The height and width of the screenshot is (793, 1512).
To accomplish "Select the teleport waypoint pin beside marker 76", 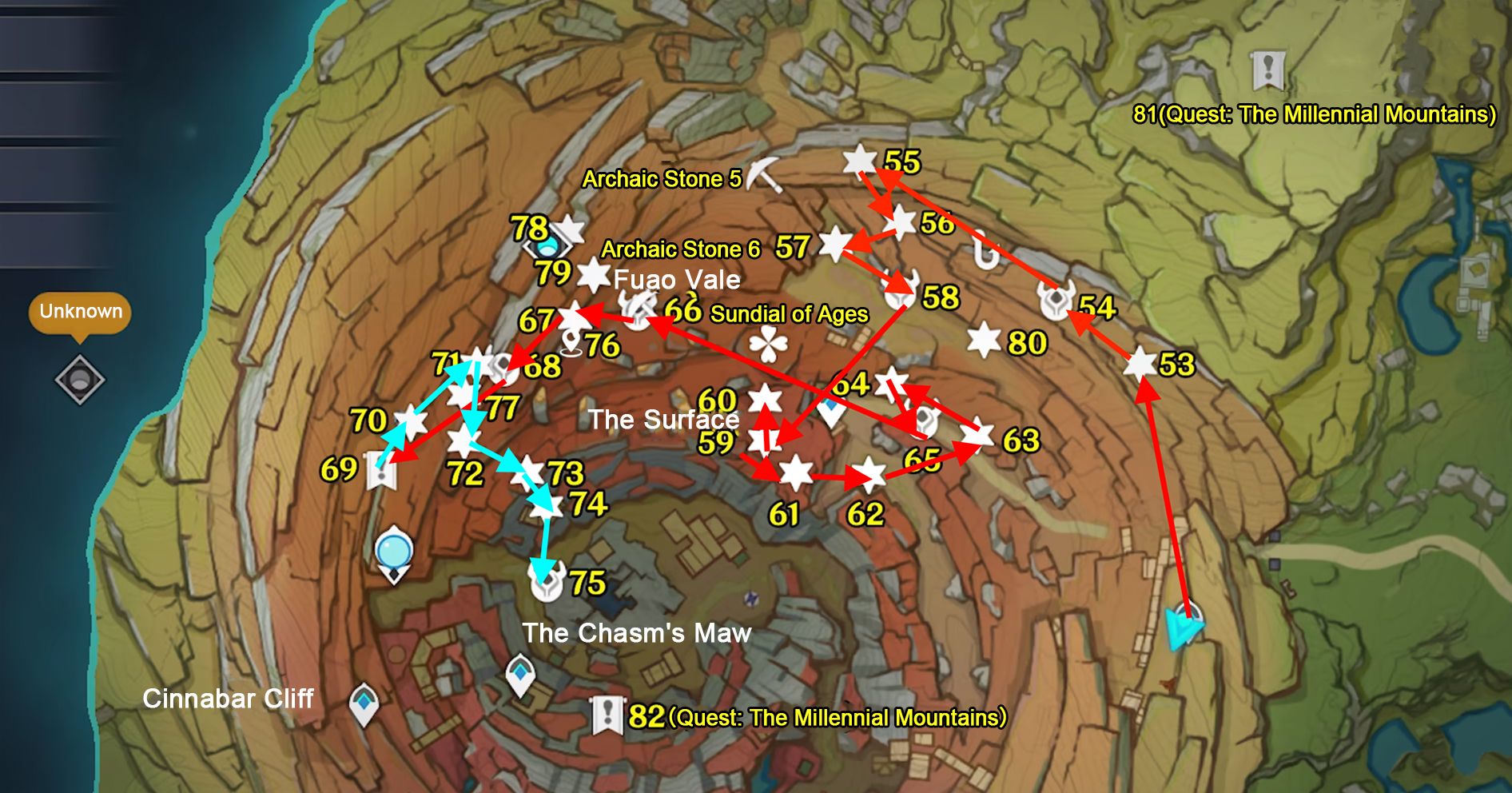I will tap(569, 341).
